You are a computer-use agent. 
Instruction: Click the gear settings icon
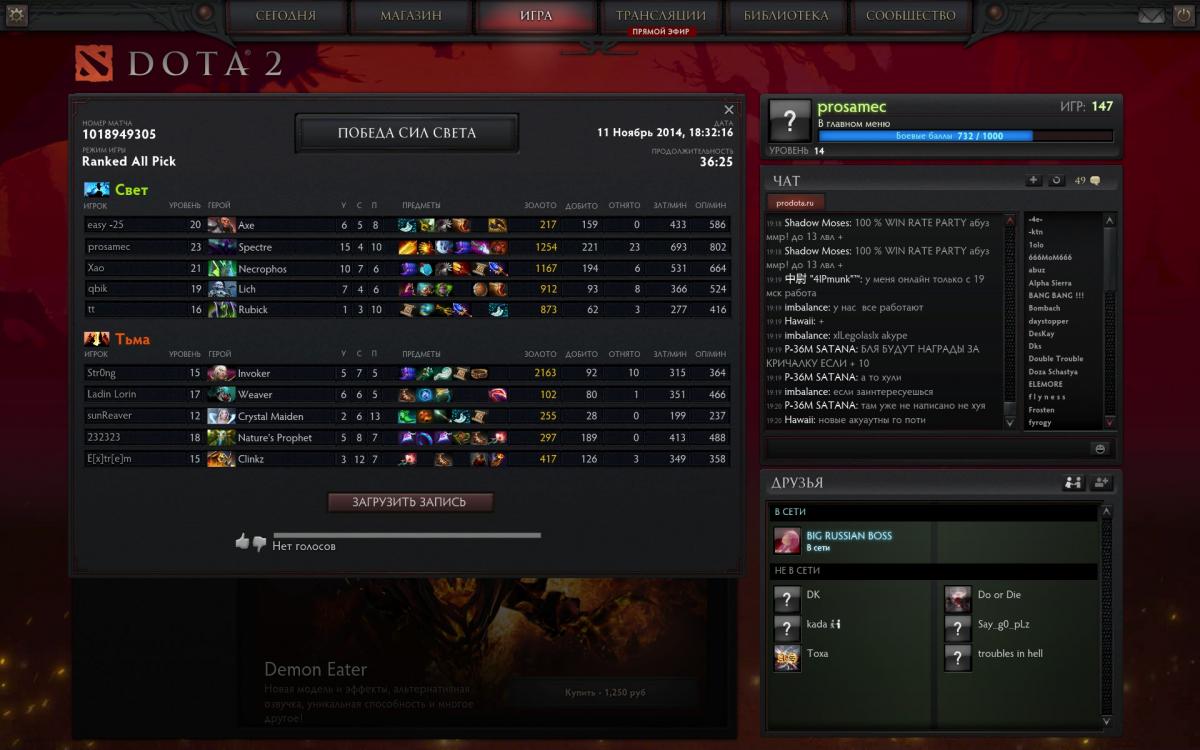pyautogui.click(x=15, y=14)
